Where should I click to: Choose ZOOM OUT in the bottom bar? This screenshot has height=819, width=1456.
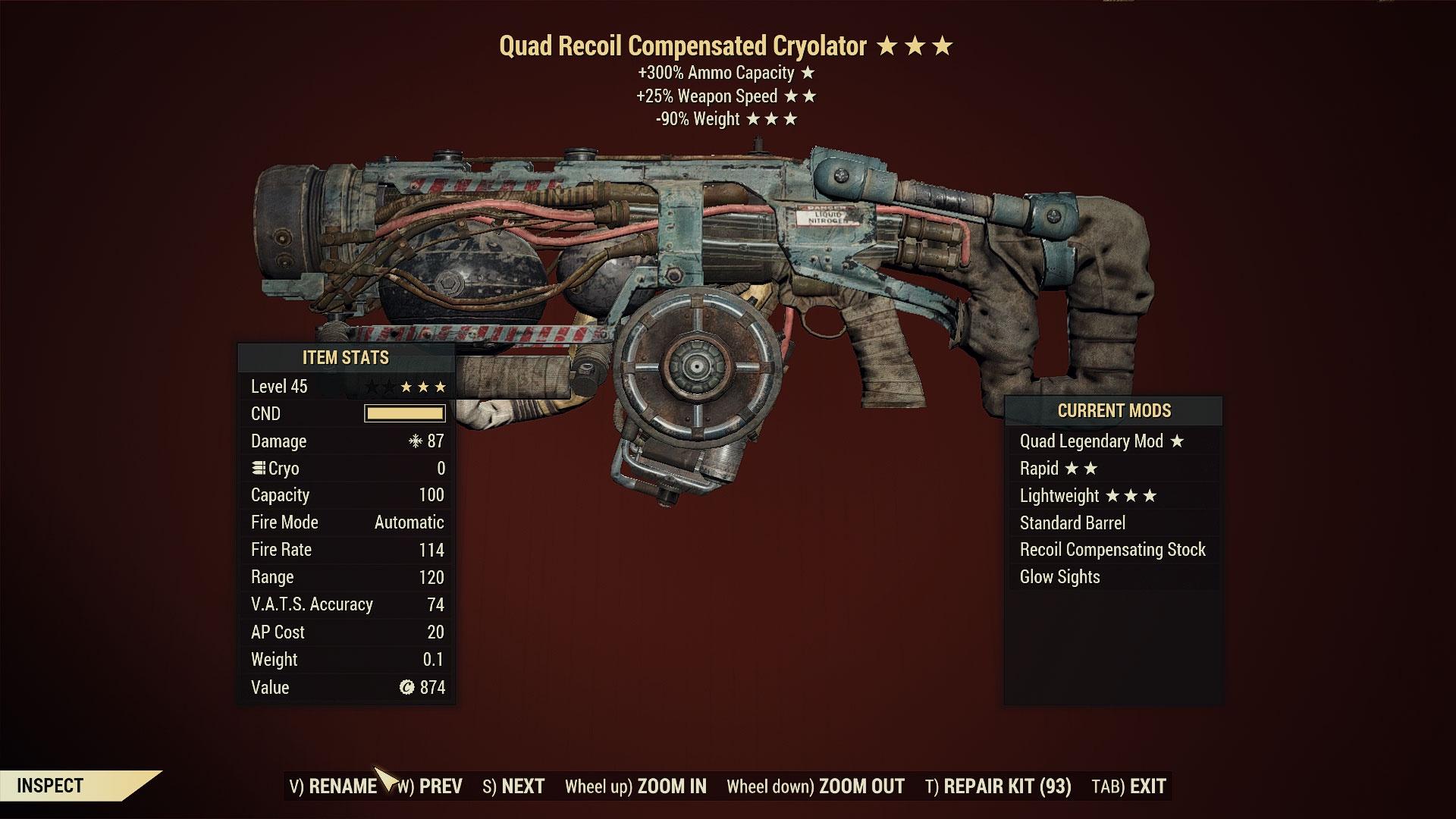point(815,786)
